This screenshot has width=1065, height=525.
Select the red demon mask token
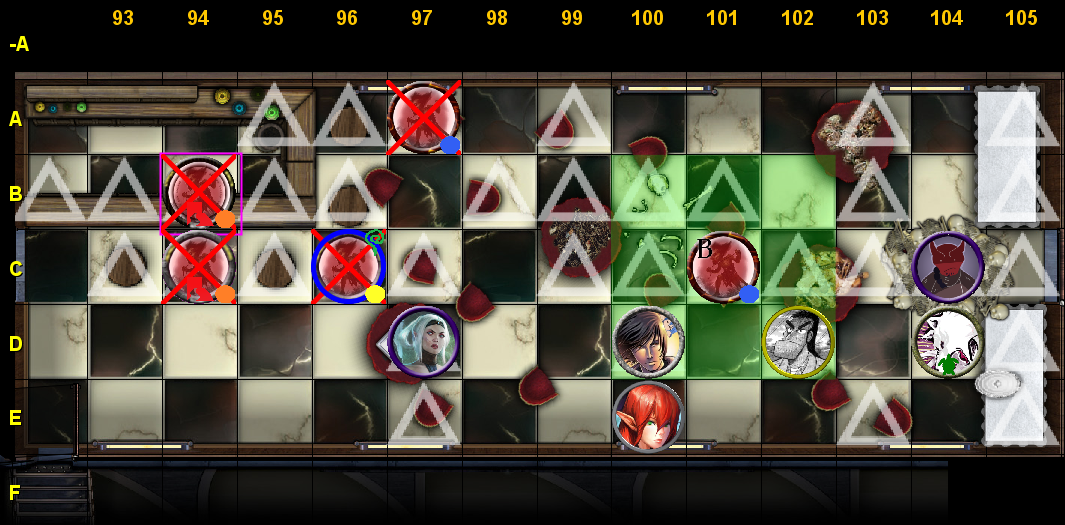pos(947,267)
